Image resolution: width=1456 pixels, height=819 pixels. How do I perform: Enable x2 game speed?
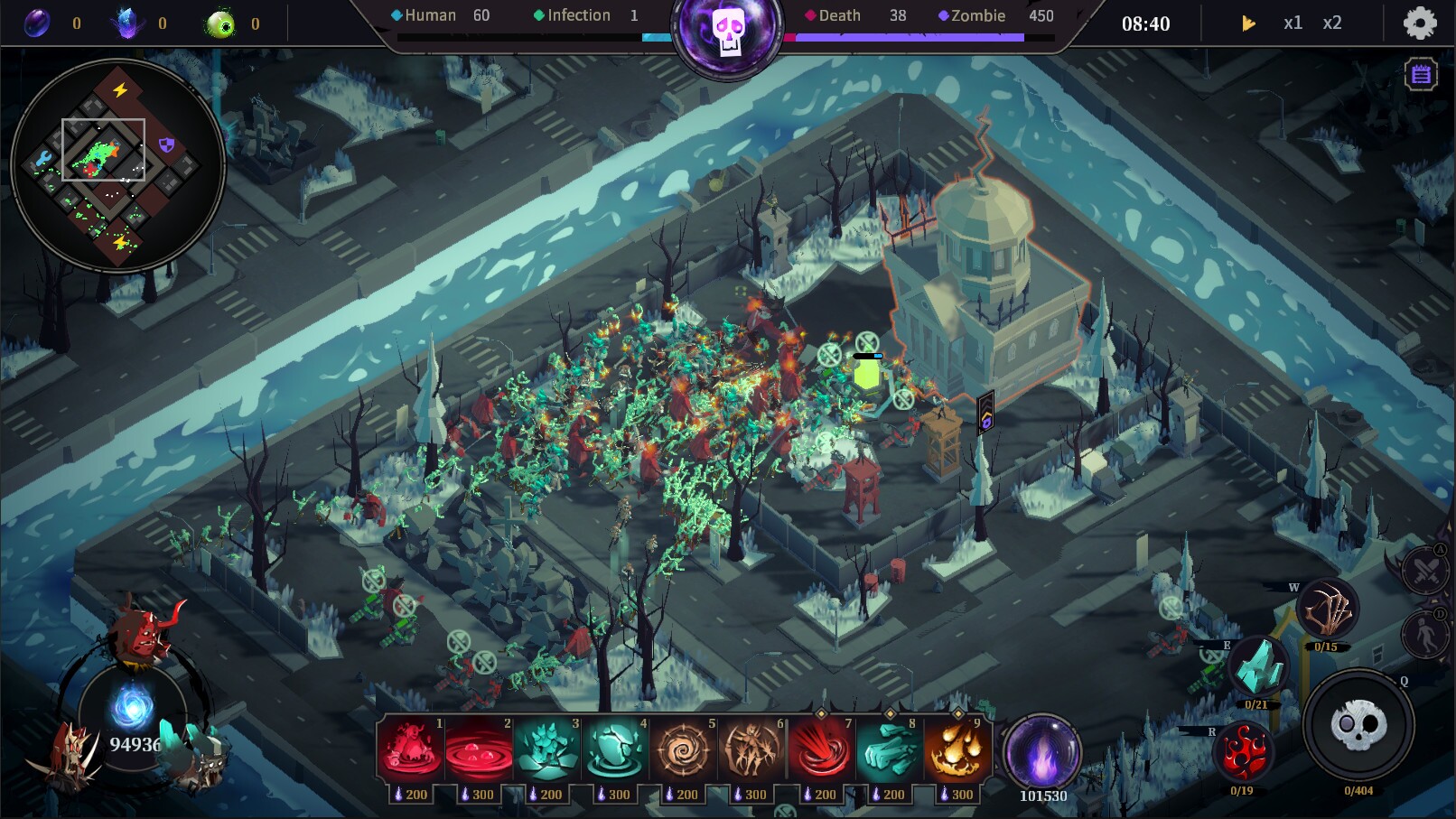click(1332, 23)
